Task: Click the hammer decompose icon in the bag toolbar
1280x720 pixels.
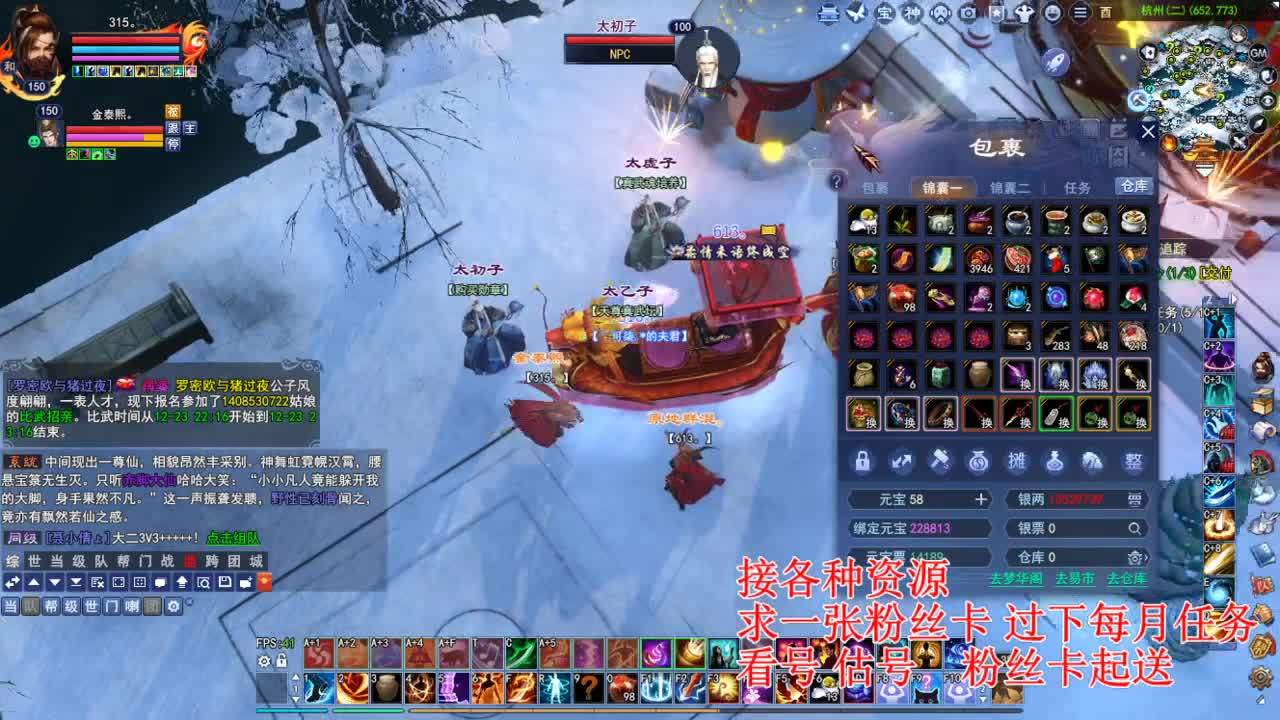Action: 941,461
